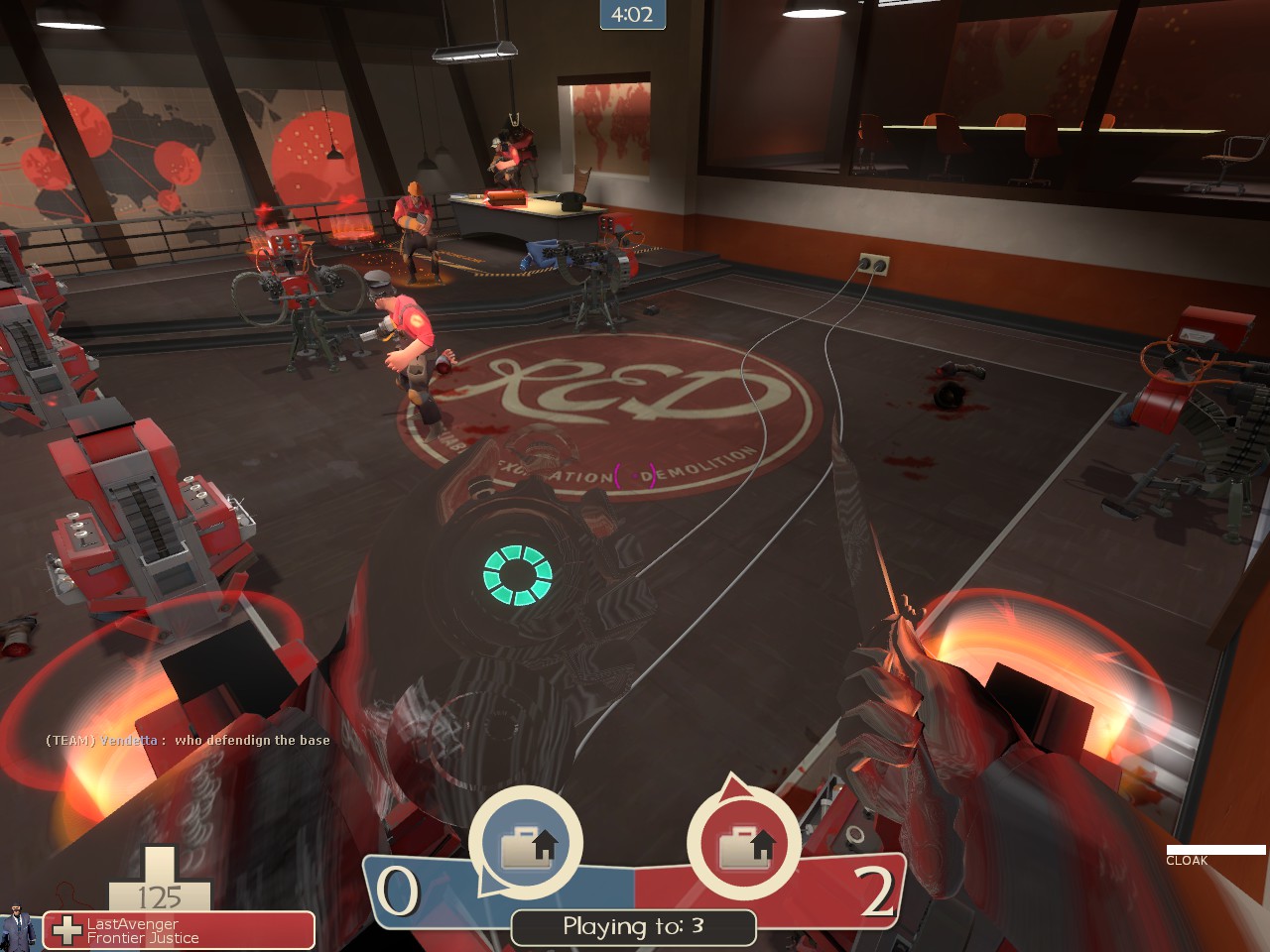Click Vendetta's team chat message
The height and width of the screenshot is (952, 1270).
tap(188, 740)
